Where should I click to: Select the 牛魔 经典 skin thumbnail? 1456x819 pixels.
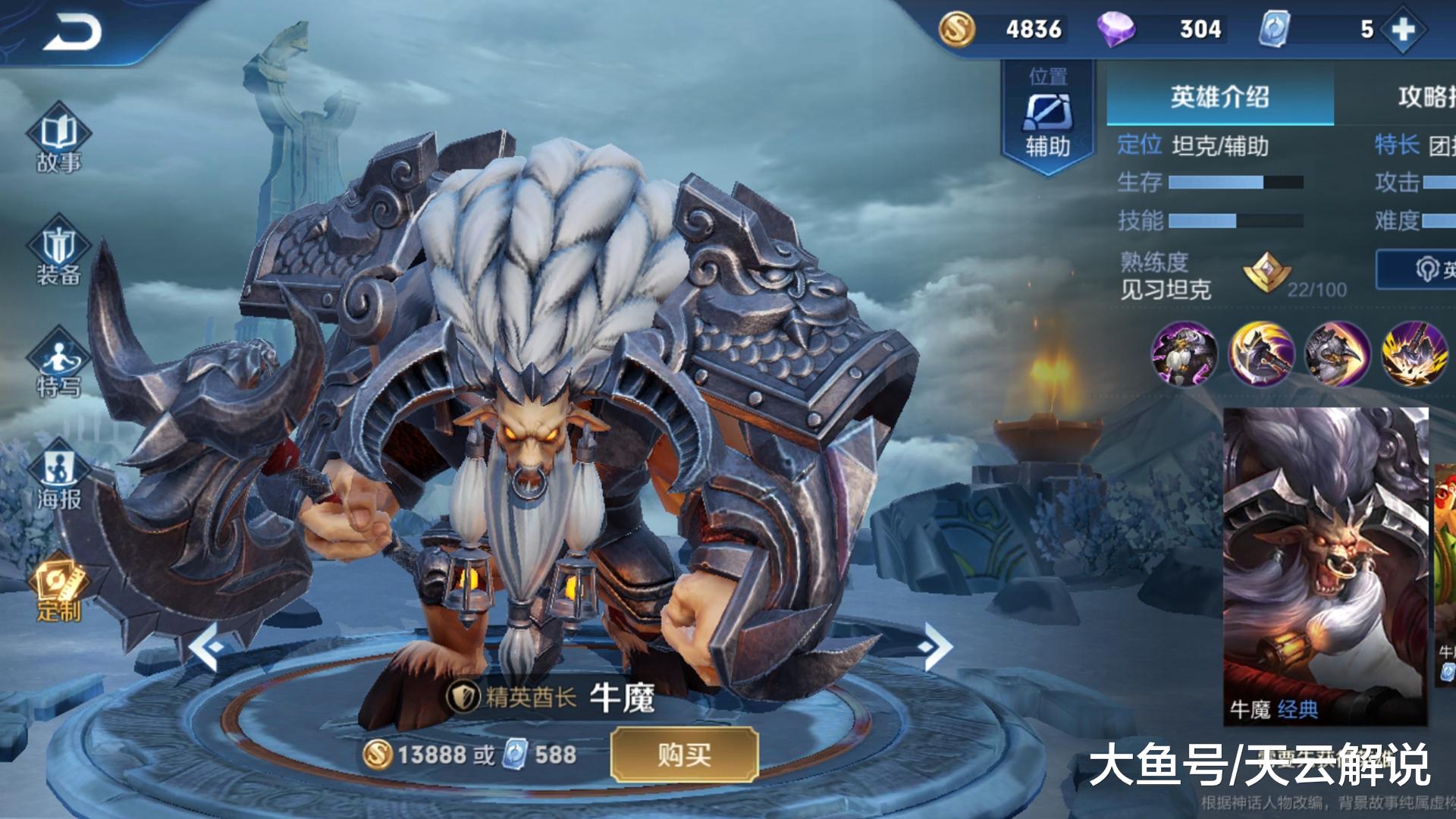tap(1326, 565)
